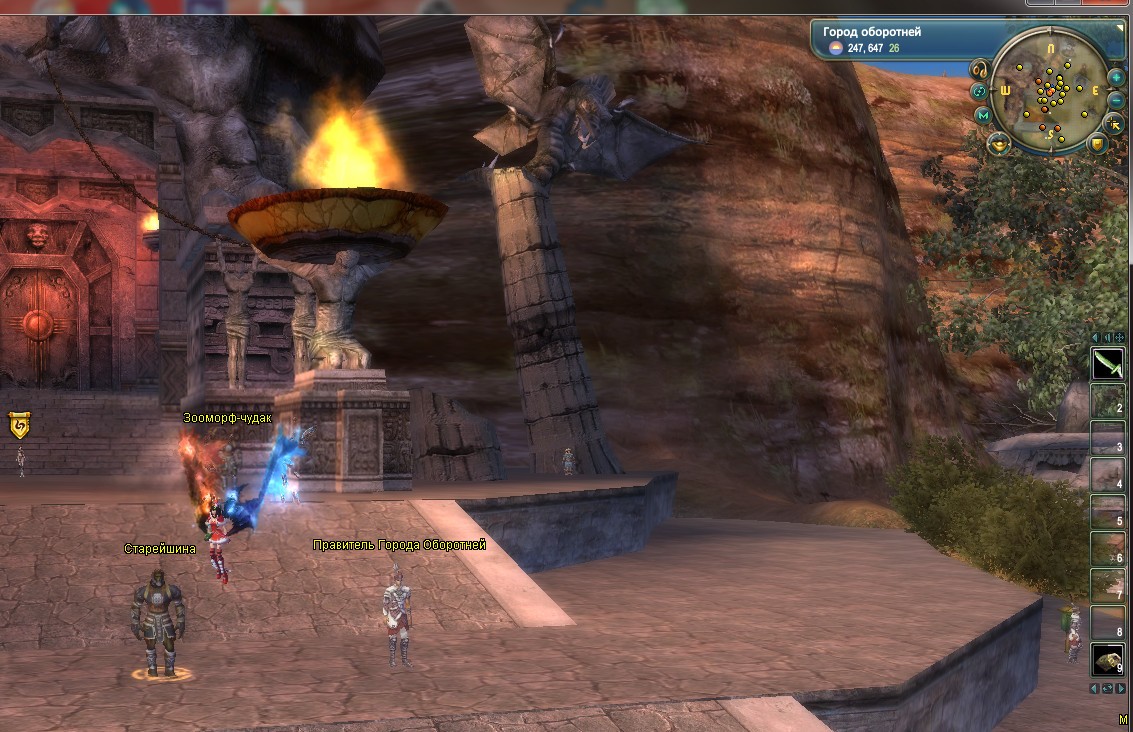Click the circular minimap

point(1050,89)
